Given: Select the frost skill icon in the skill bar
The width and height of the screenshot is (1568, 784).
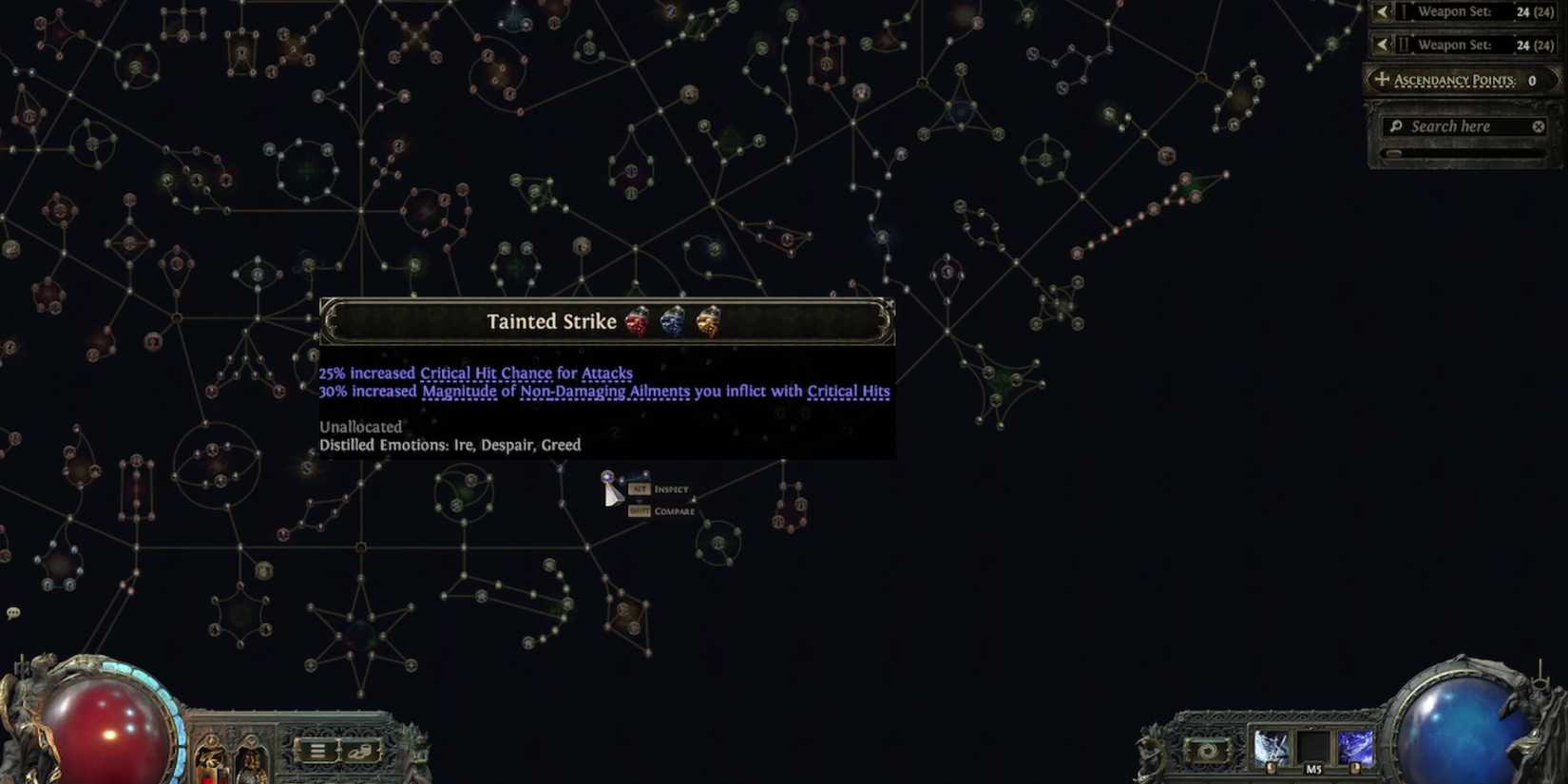Looking at the screenshot, I should [1271, 747].
